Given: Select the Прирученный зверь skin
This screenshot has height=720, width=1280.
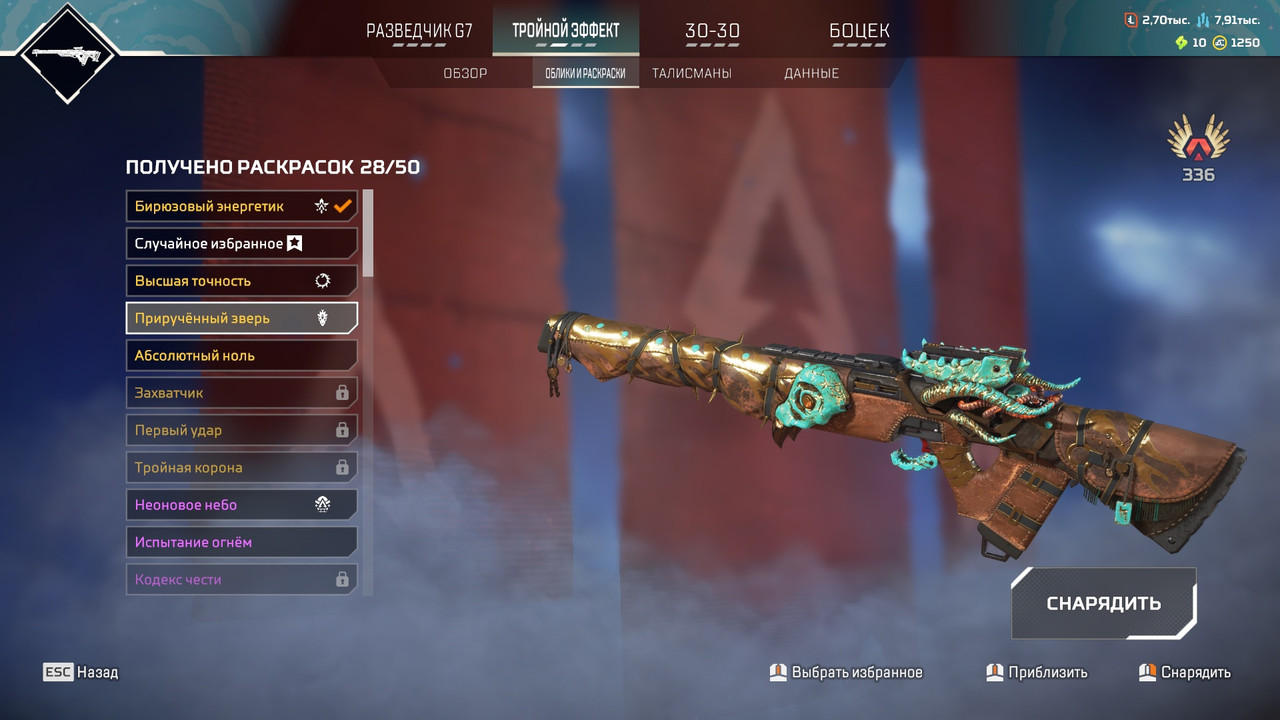Looking at the screenshot, I should click(241, 318).
